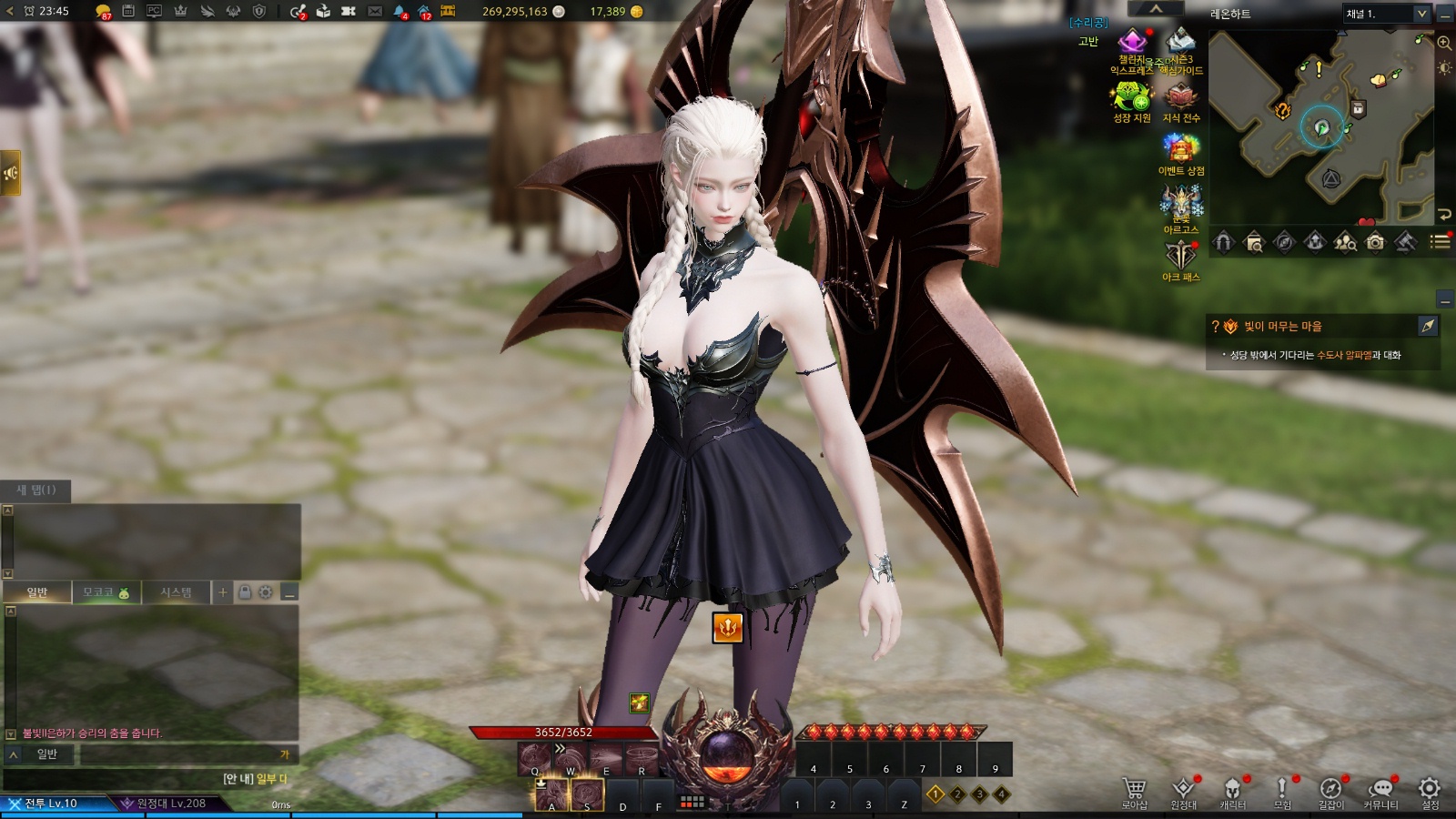Viewport: 1456px width, 819px height.
Task: Open the 모험 adventure menu
Action: (x=1282, y=790)
